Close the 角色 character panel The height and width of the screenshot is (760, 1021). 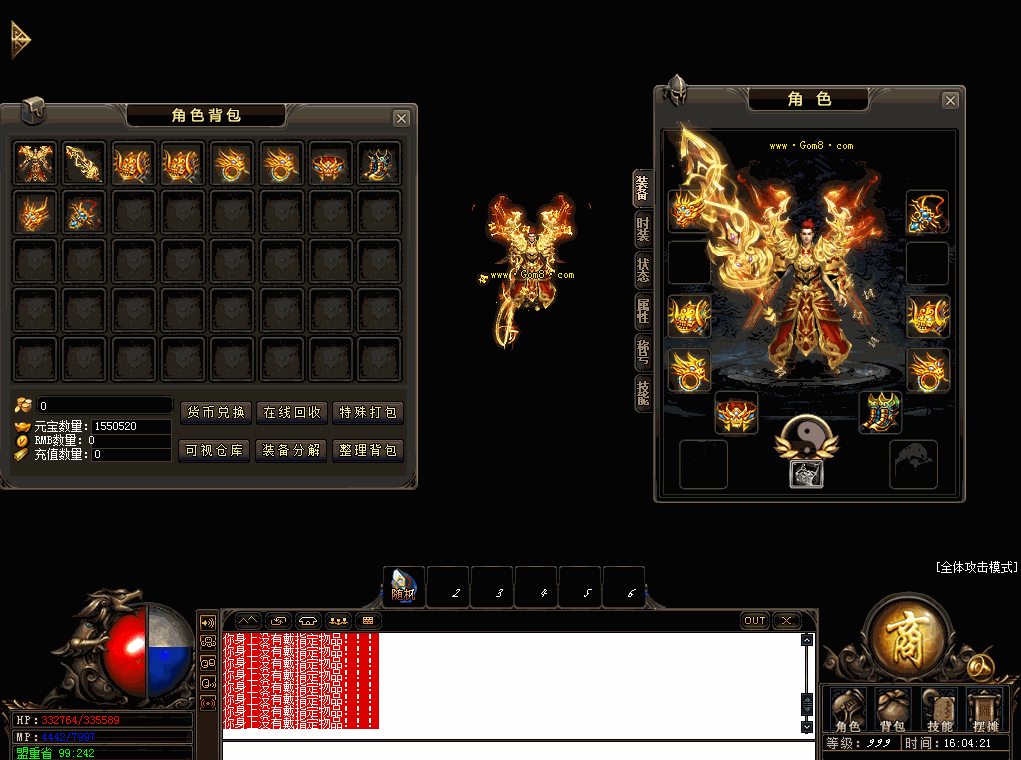coord(950,100)
